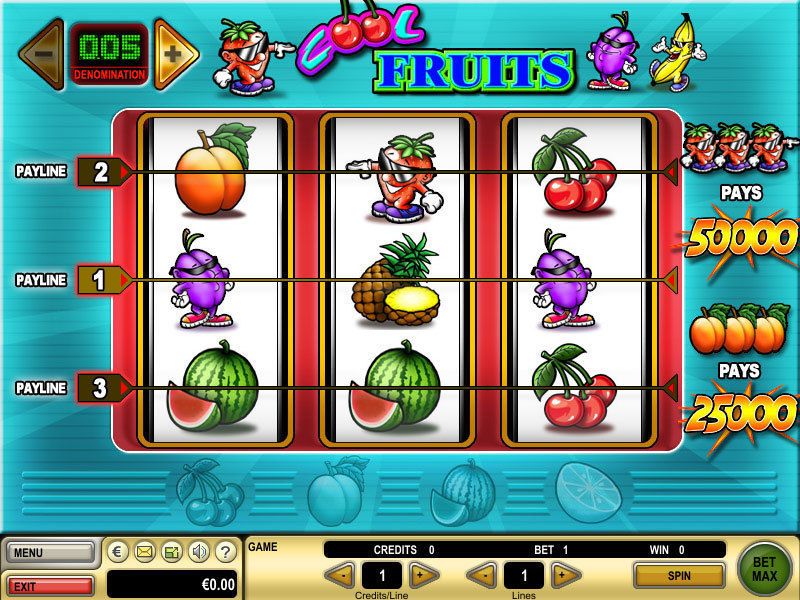Add one more line with Lines plus
Viewport: 800px width, 600px height.
[x=567, y=575]
